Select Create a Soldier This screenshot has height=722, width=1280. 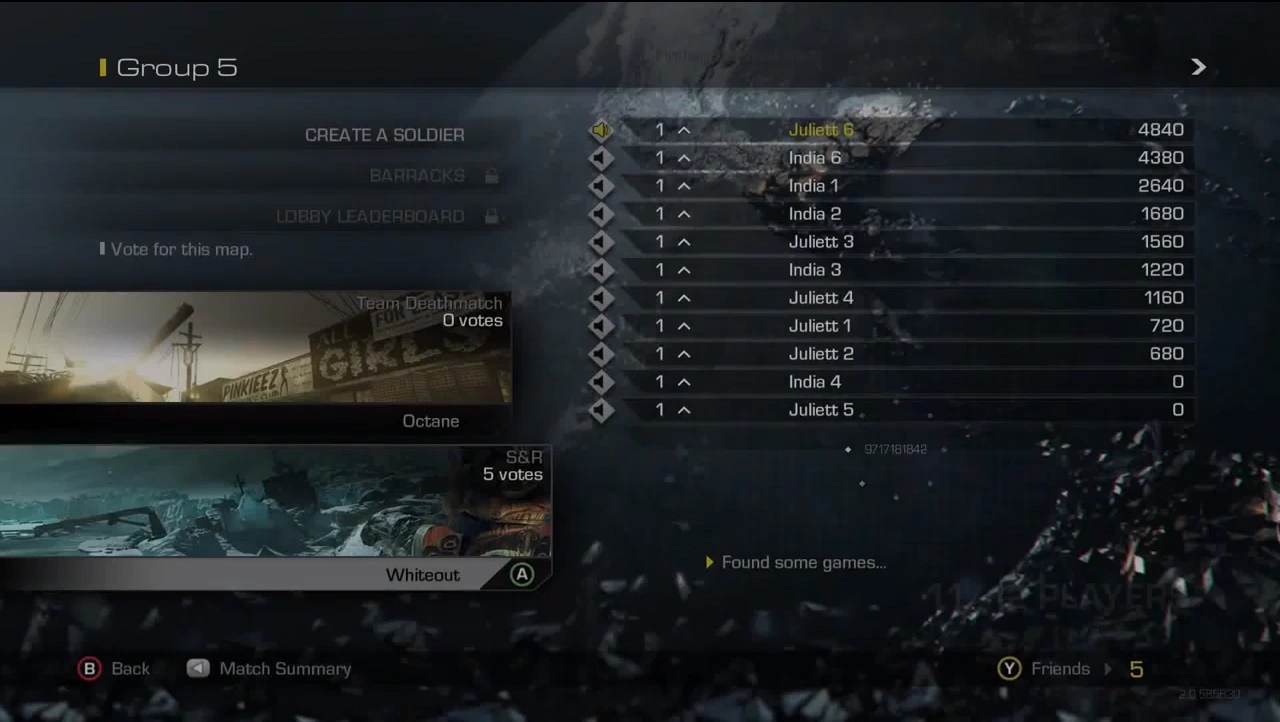coord(384,134)
